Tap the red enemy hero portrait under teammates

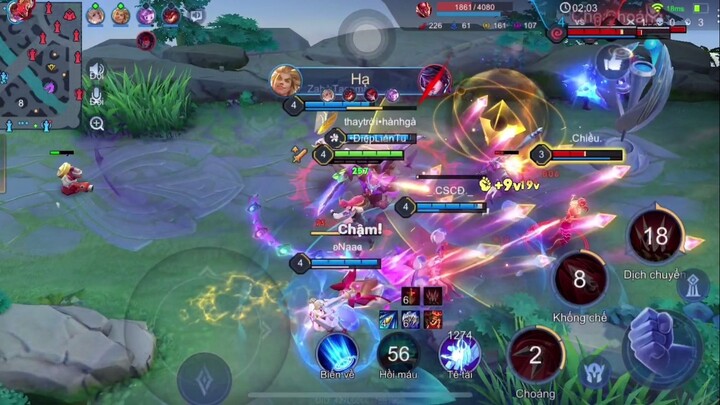pos(146,41)
